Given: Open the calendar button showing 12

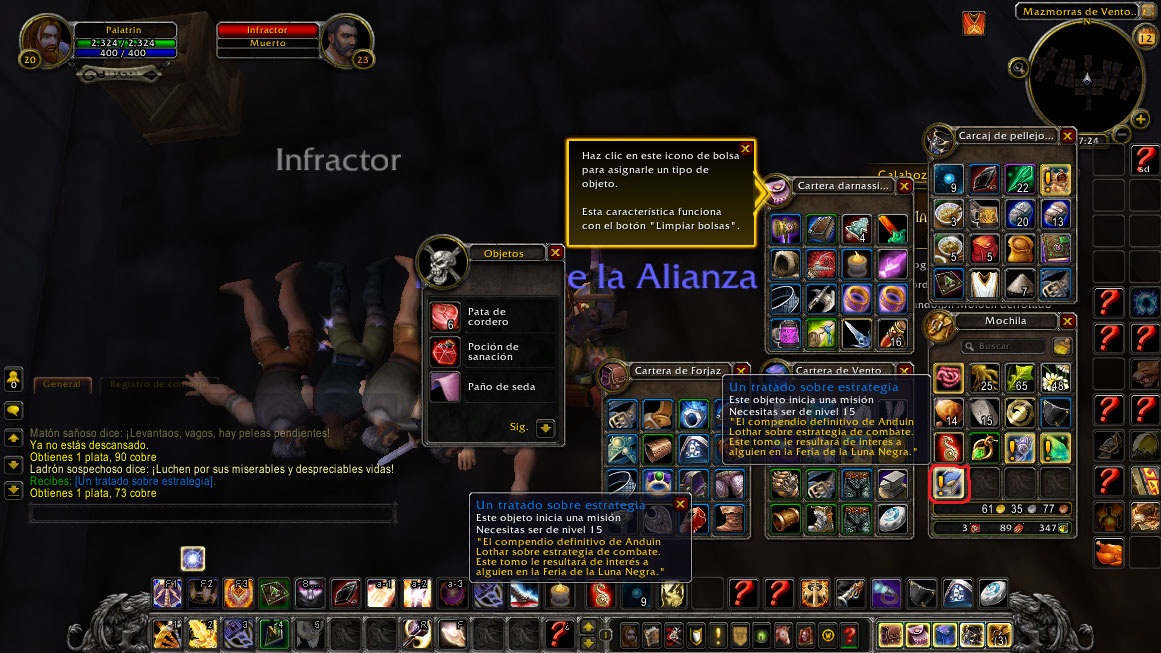Looking at the screenshot, I should [1146, 37].
